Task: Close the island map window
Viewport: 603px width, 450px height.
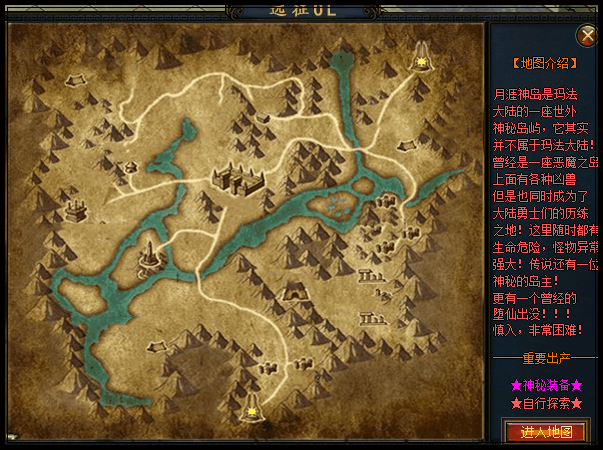Action: 588,35
